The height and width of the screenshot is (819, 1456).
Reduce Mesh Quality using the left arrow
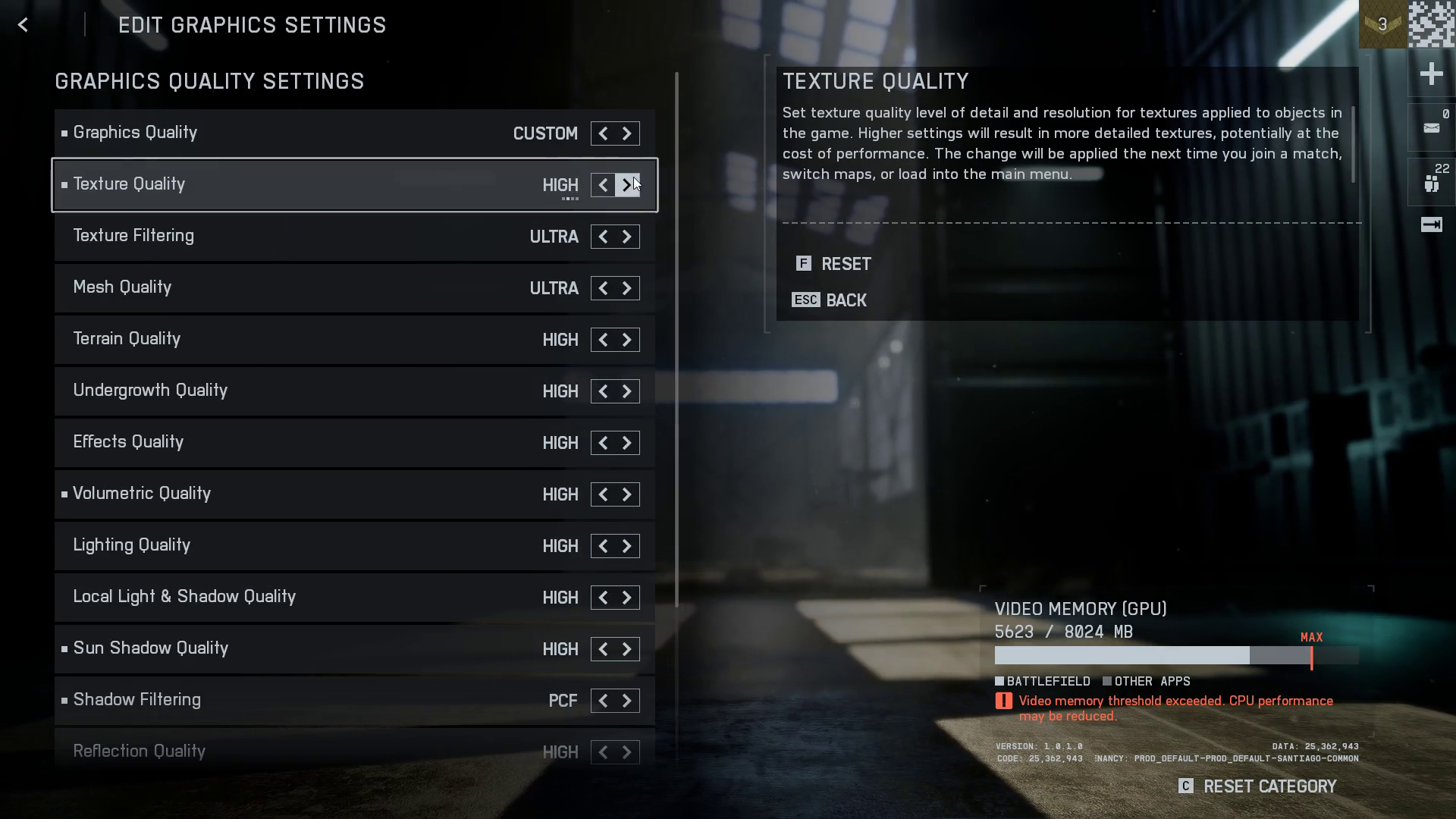(603, 288)
